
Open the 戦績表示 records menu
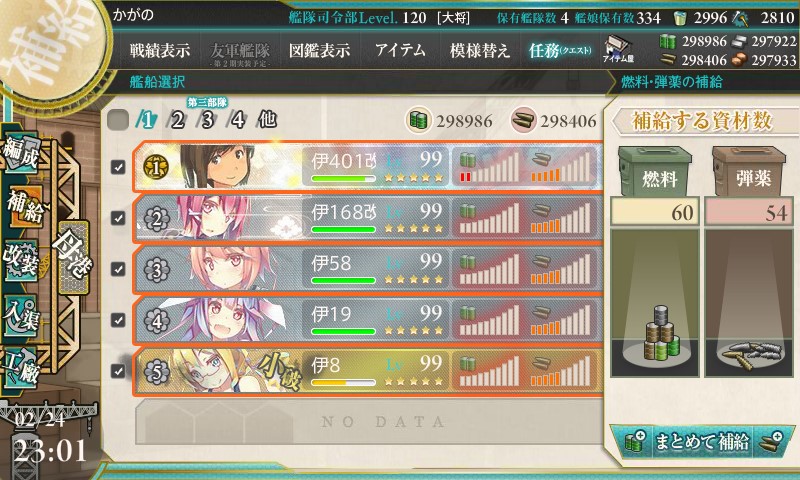click(159, 51)
